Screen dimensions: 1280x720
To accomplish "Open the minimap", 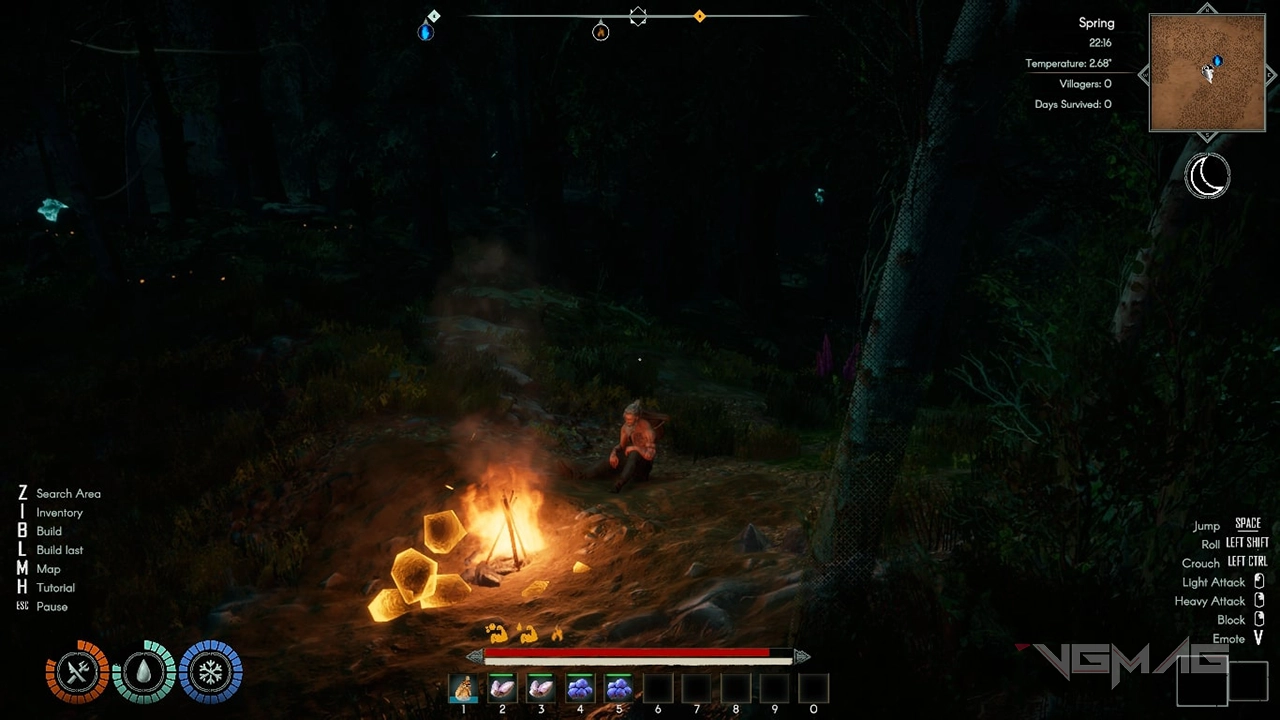I will pos(1207,73).
